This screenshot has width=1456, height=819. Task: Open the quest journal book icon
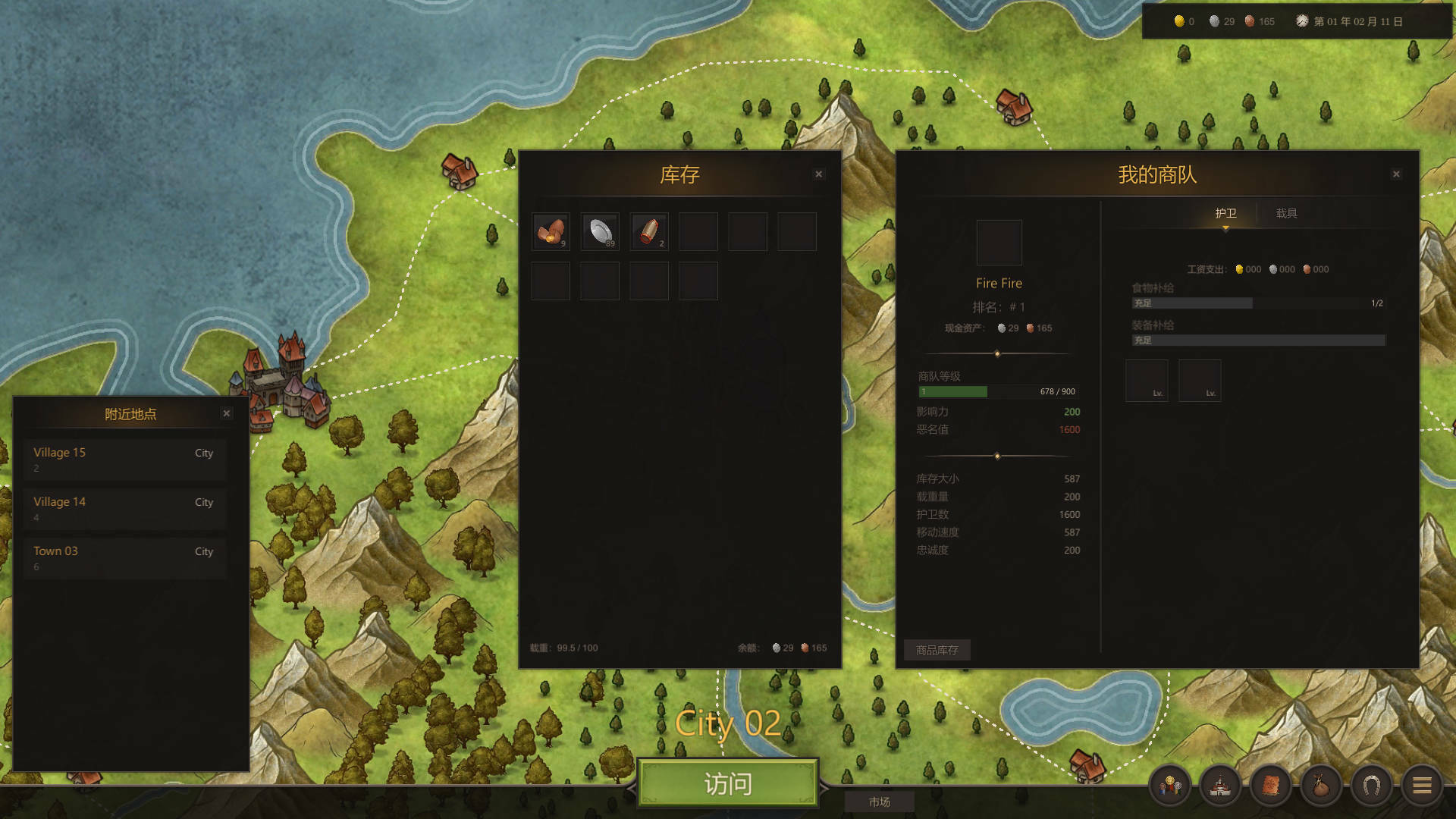tap(1270, 785)
